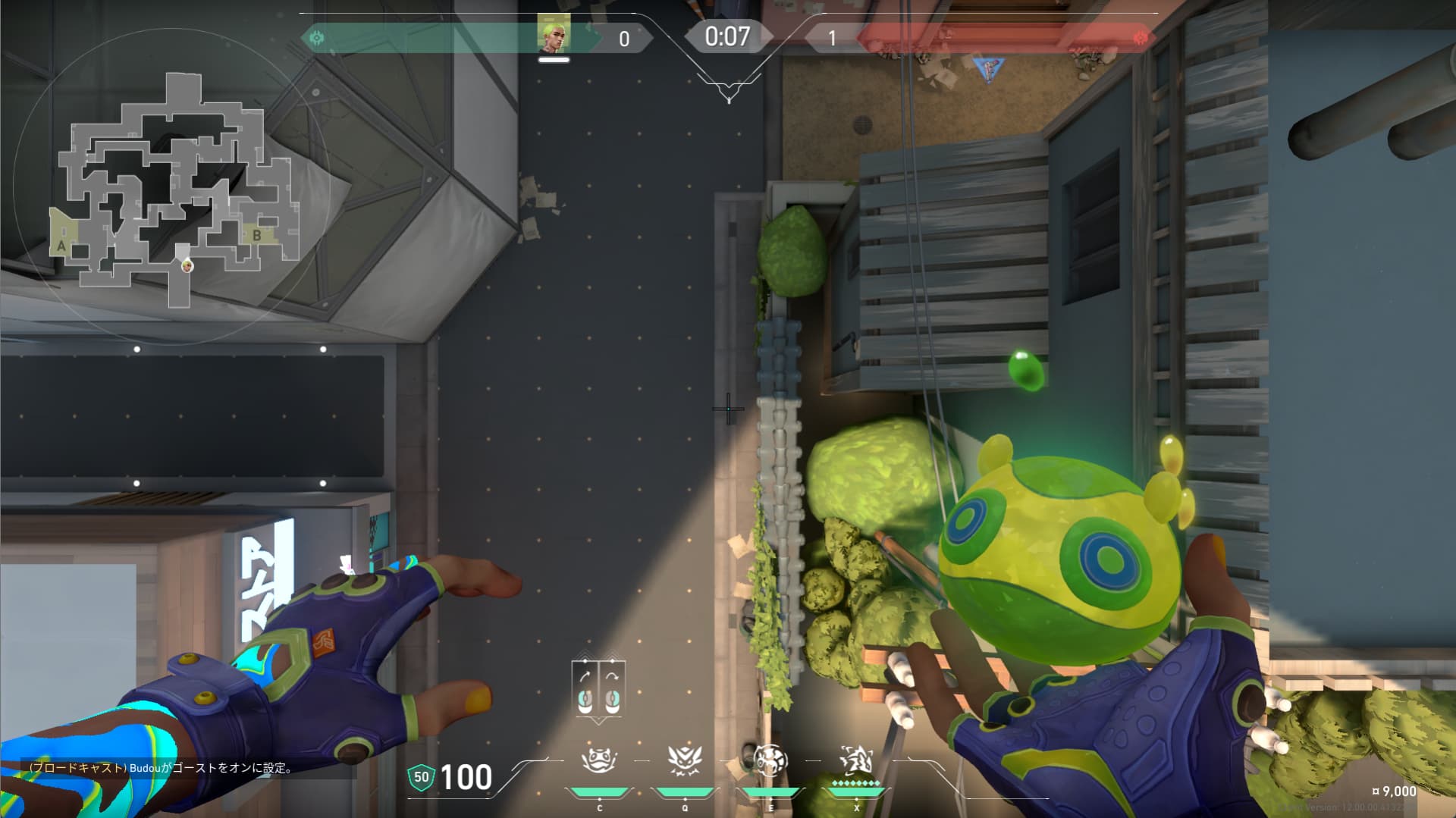Activate the Wingman ability icon

click(x=684, y=760)
